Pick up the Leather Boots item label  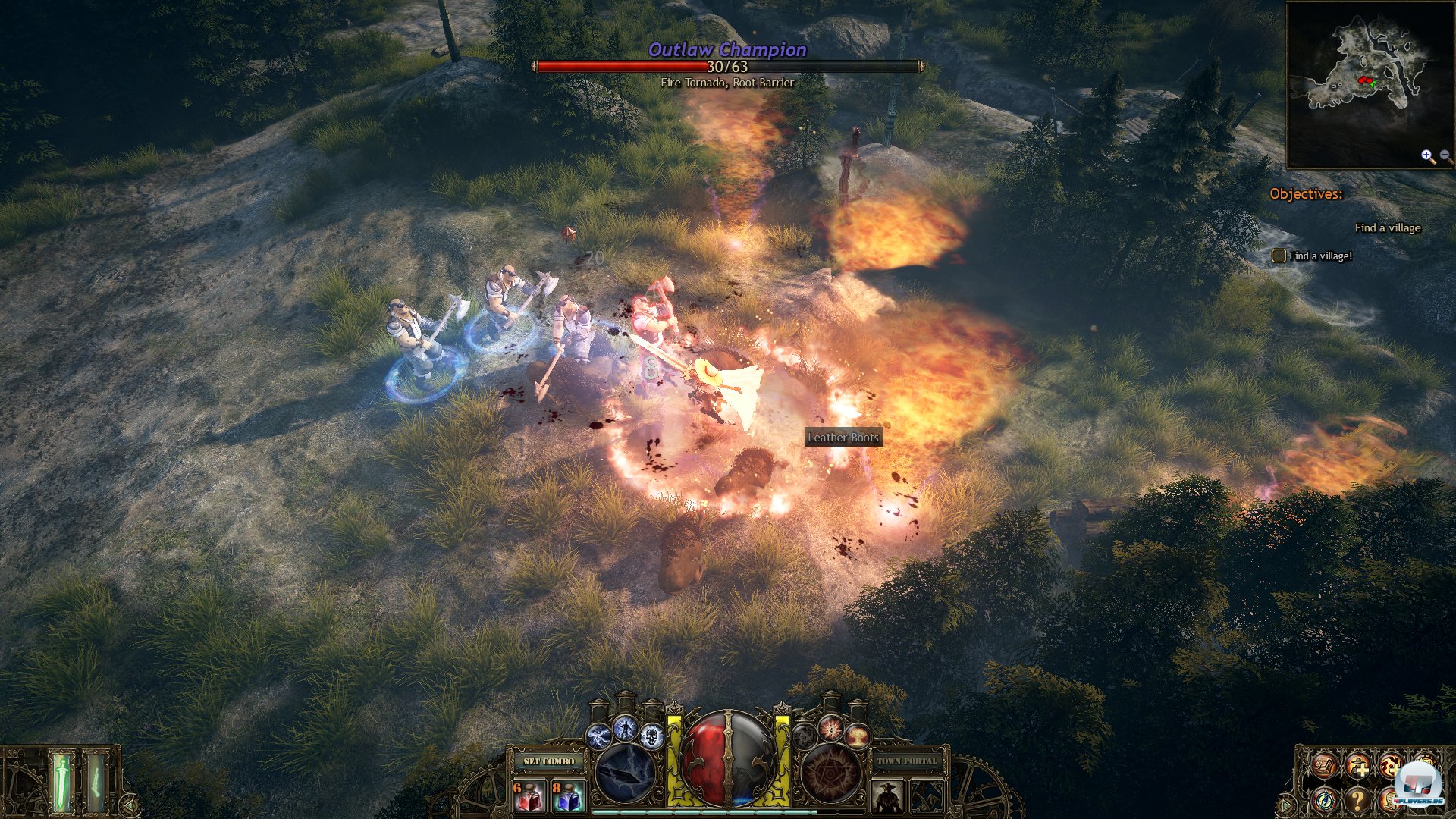pos(843,437)
